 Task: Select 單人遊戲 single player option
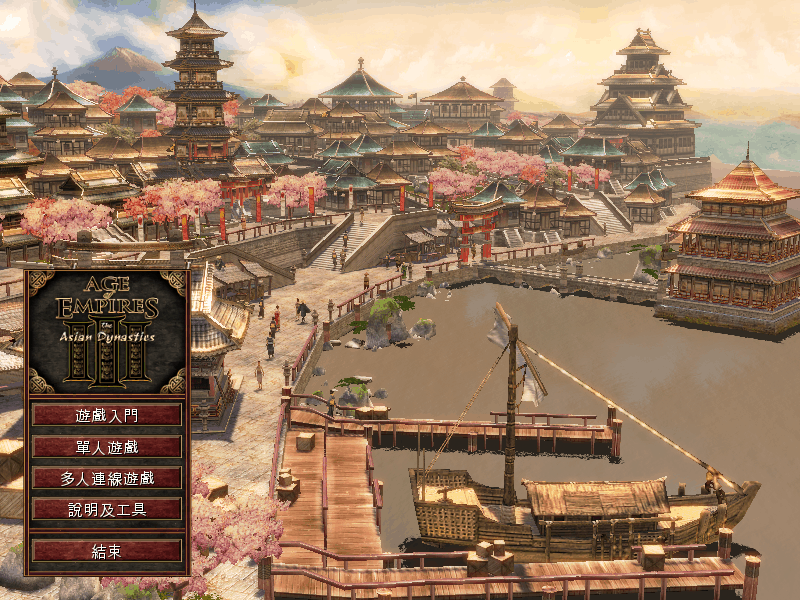(x=107, y=446)
